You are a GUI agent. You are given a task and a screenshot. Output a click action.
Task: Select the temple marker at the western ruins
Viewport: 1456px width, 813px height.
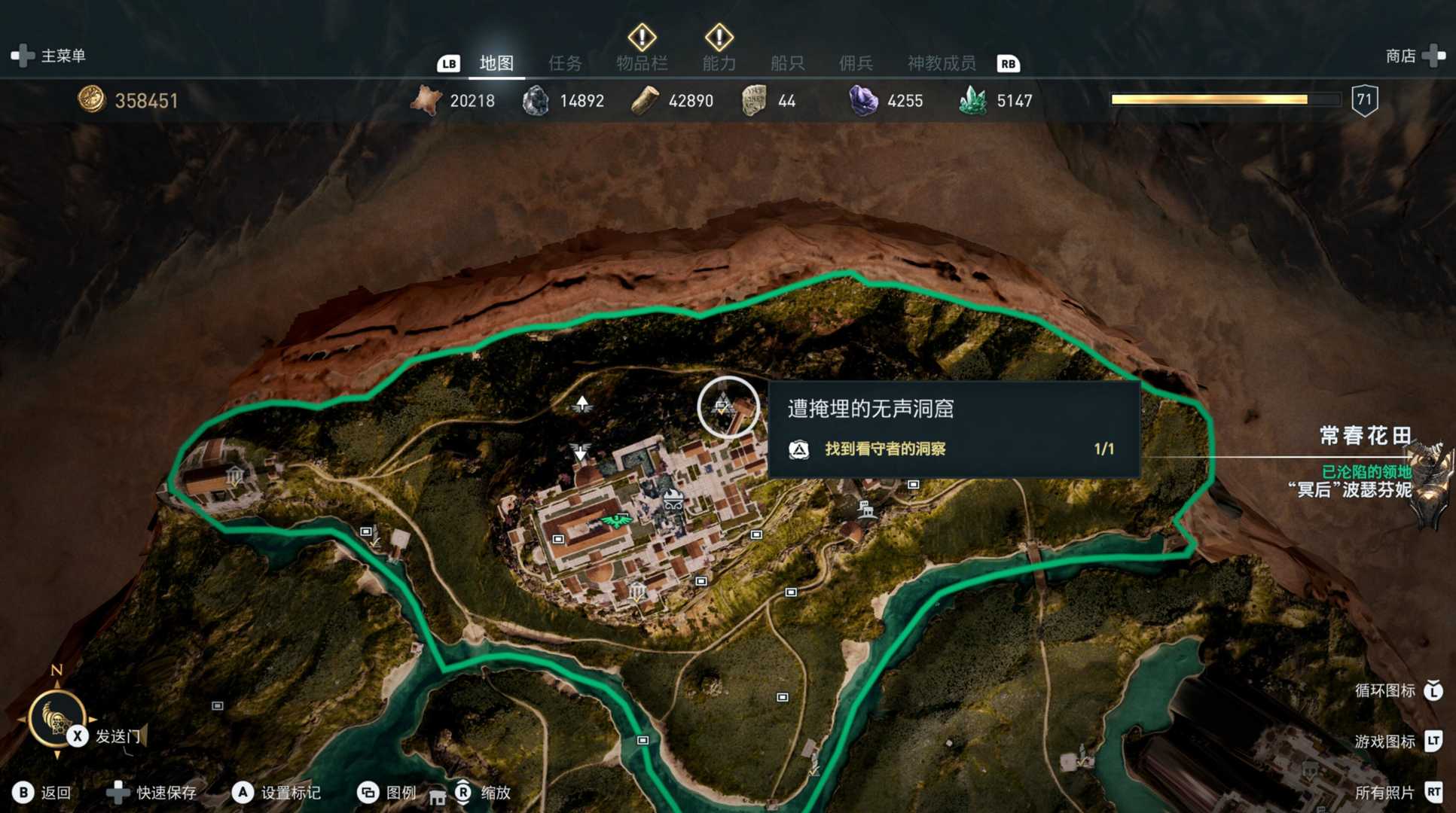235,475
